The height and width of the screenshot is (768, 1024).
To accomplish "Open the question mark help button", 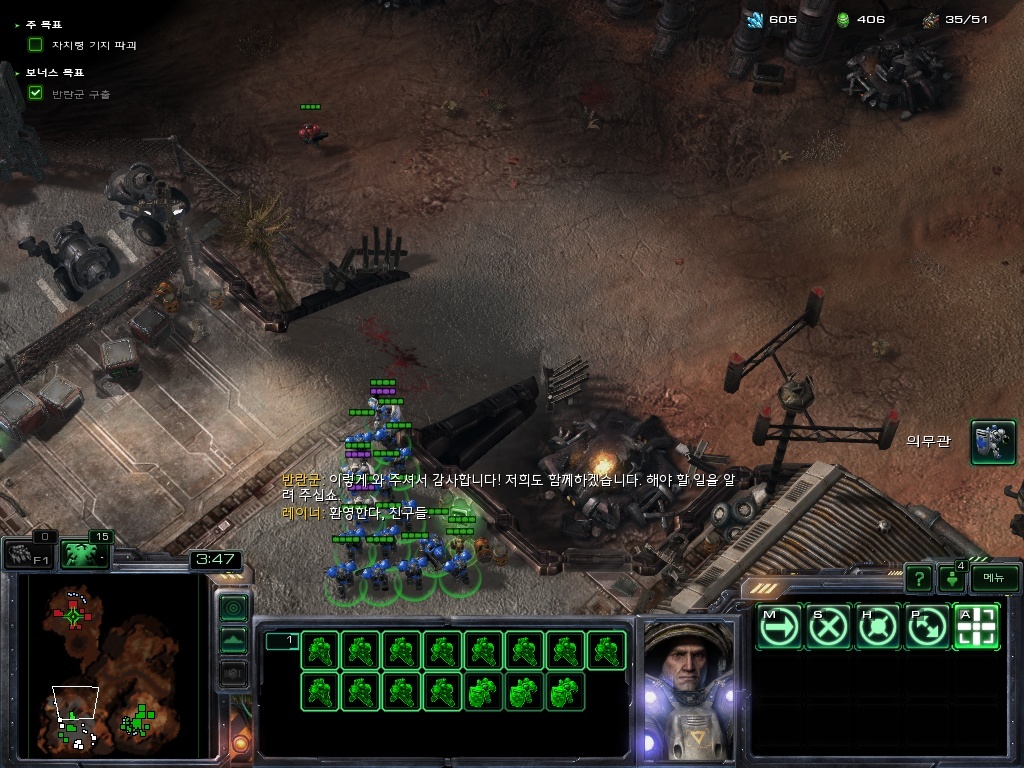I will pos(919,578).
